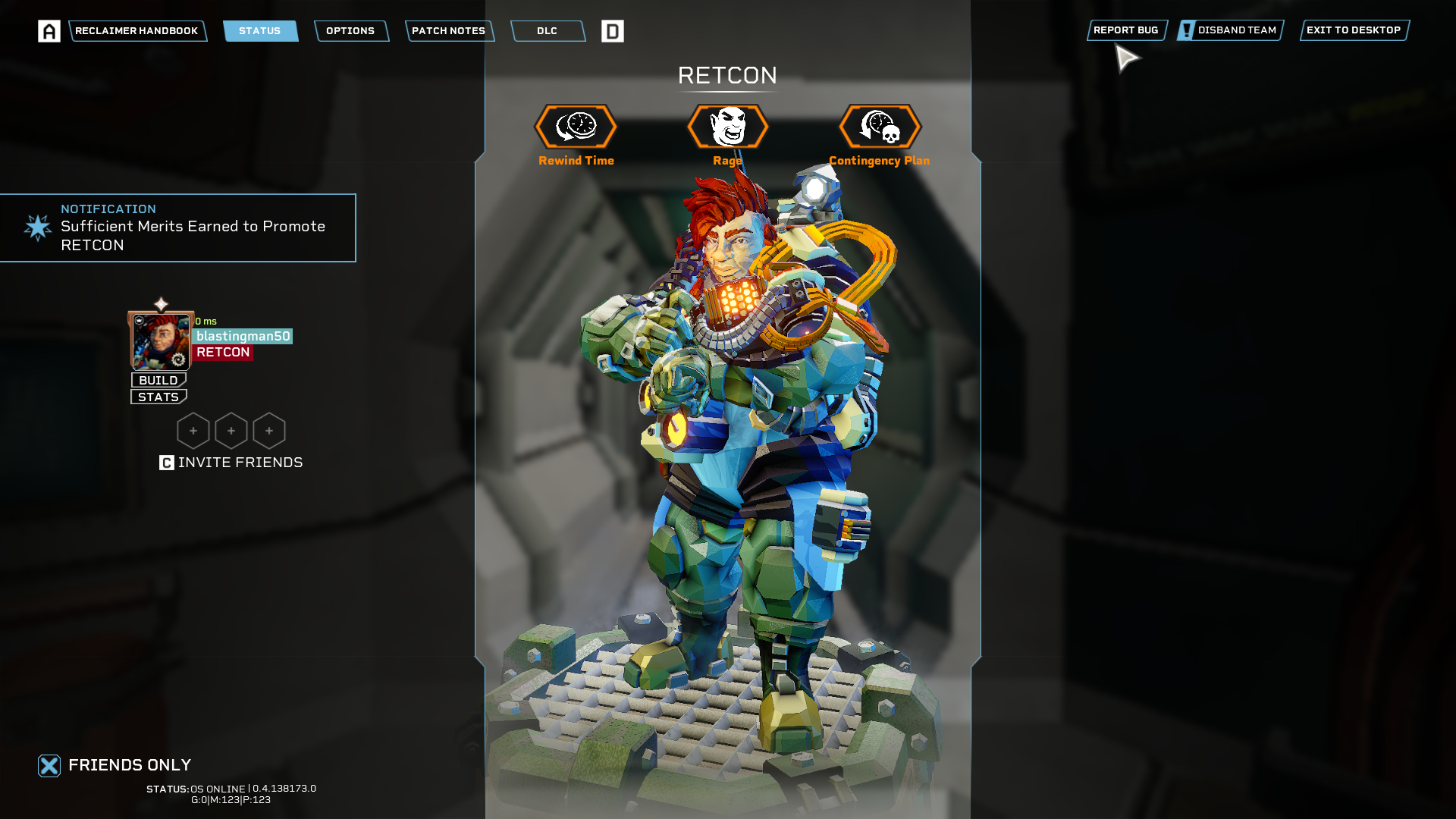Select the Rewind Time ability icon
Image resolution: width=1456 pixels, height=819 pixels.
576,127
